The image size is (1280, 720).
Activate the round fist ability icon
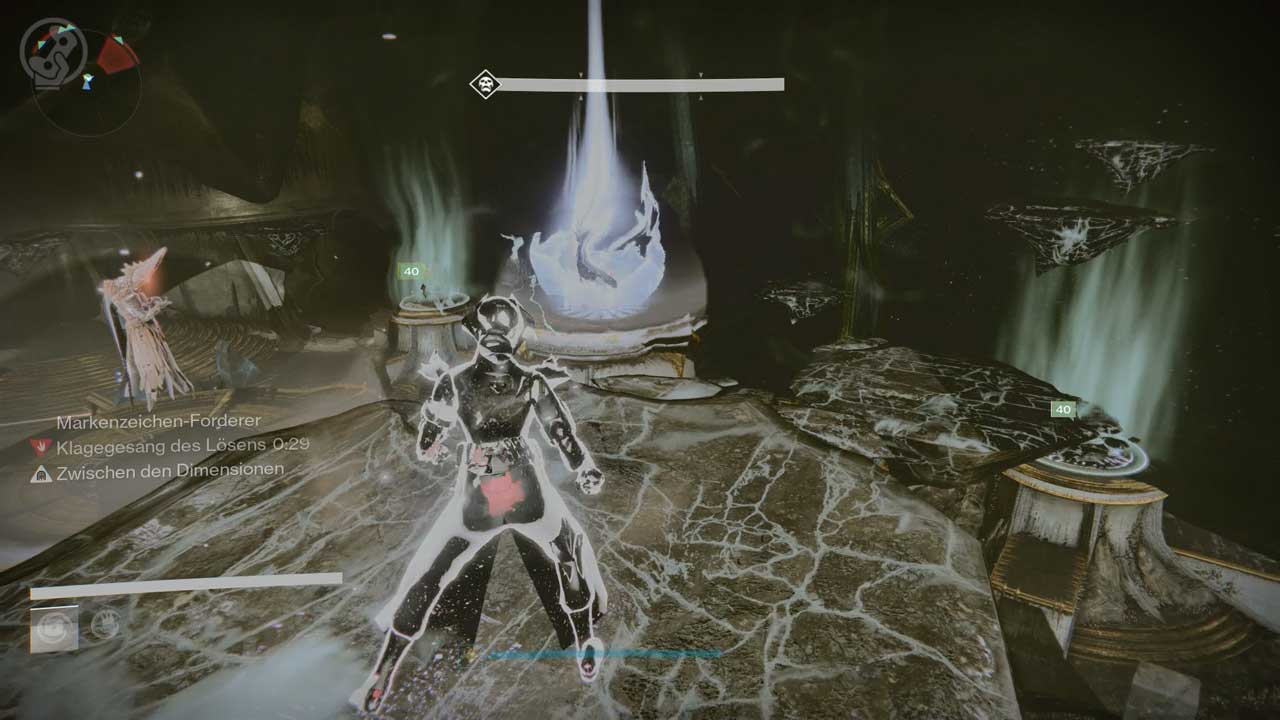104,625
